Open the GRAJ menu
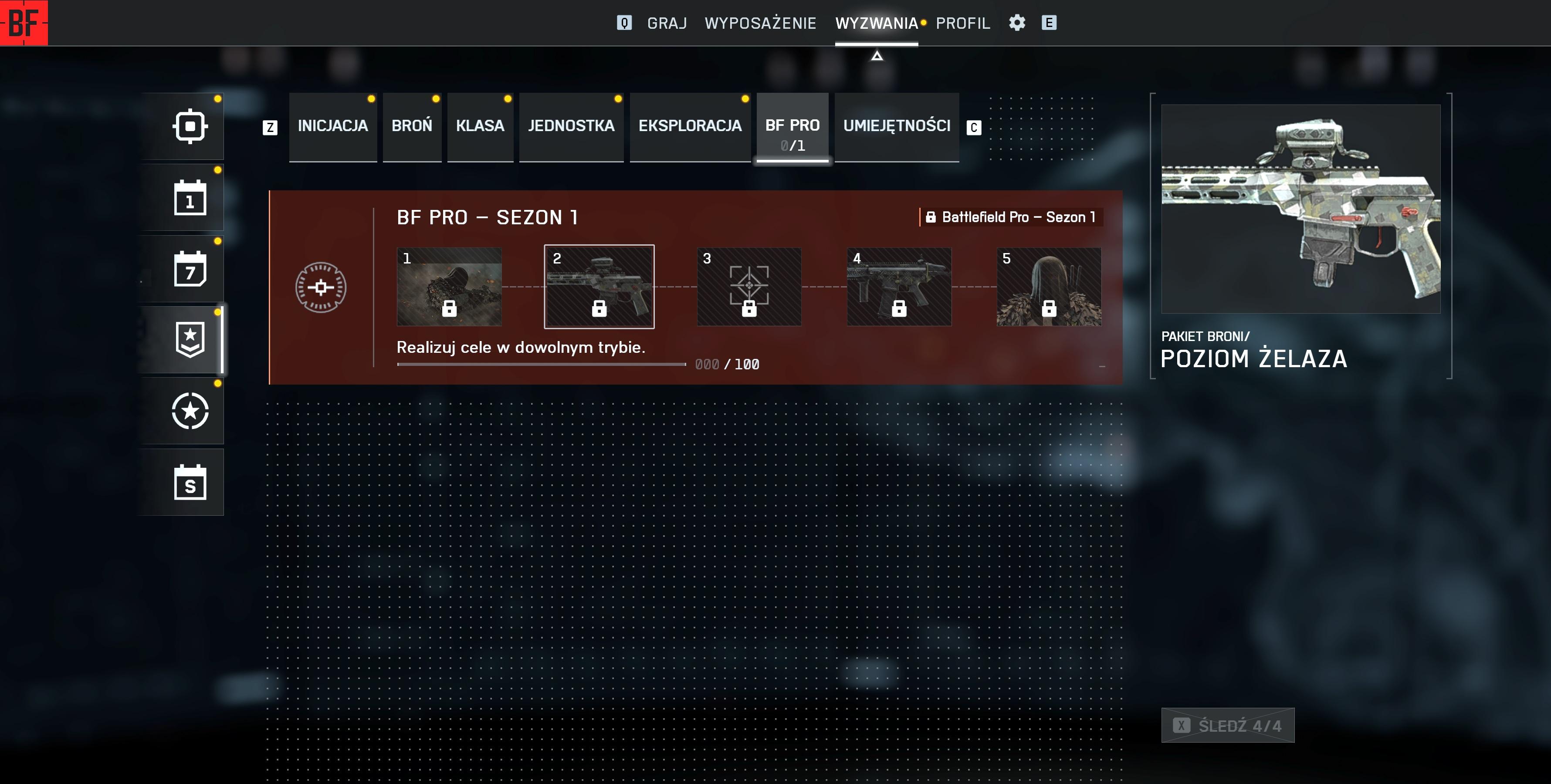 coord(667,23)
